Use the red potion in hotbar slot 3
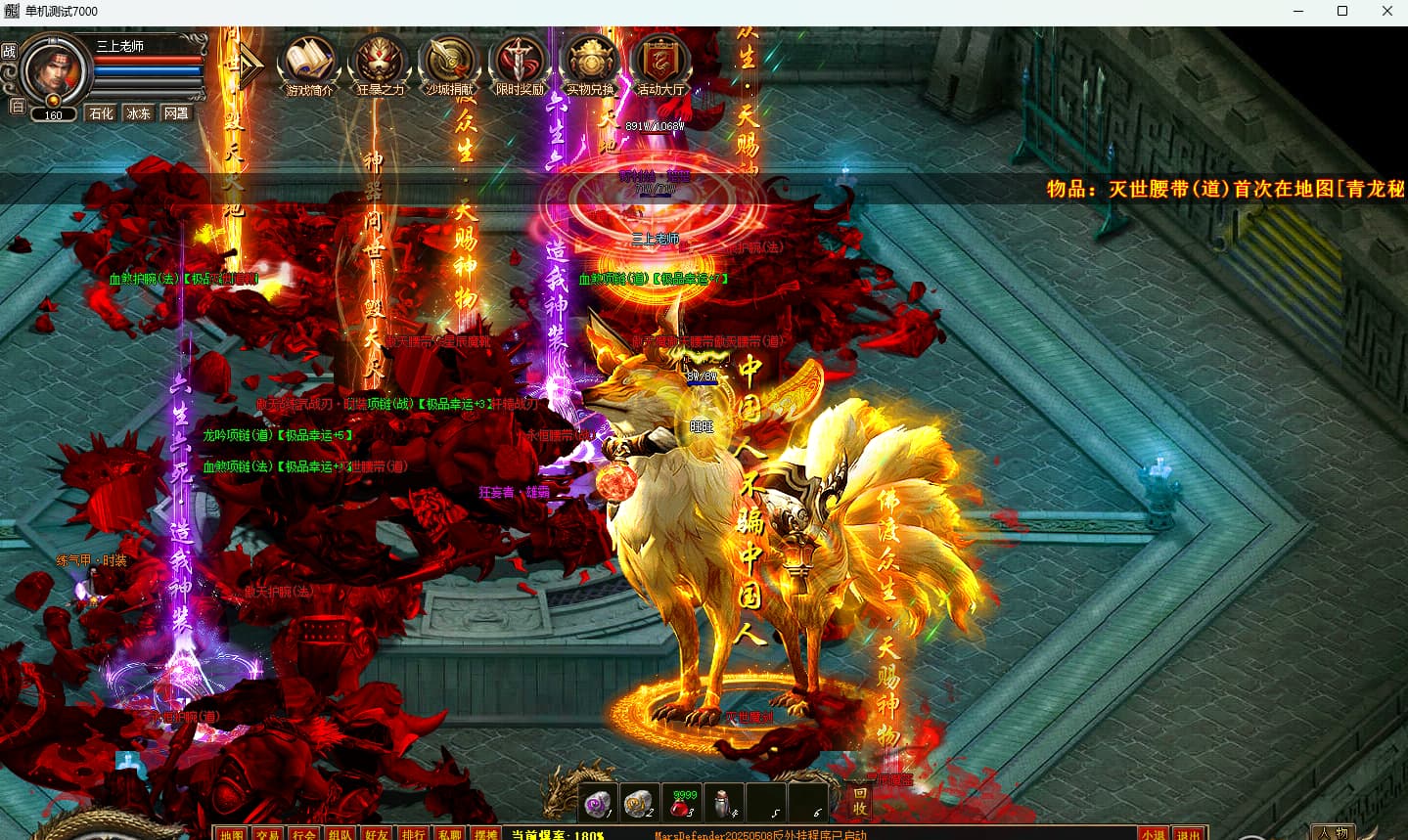 click(681, 804)
